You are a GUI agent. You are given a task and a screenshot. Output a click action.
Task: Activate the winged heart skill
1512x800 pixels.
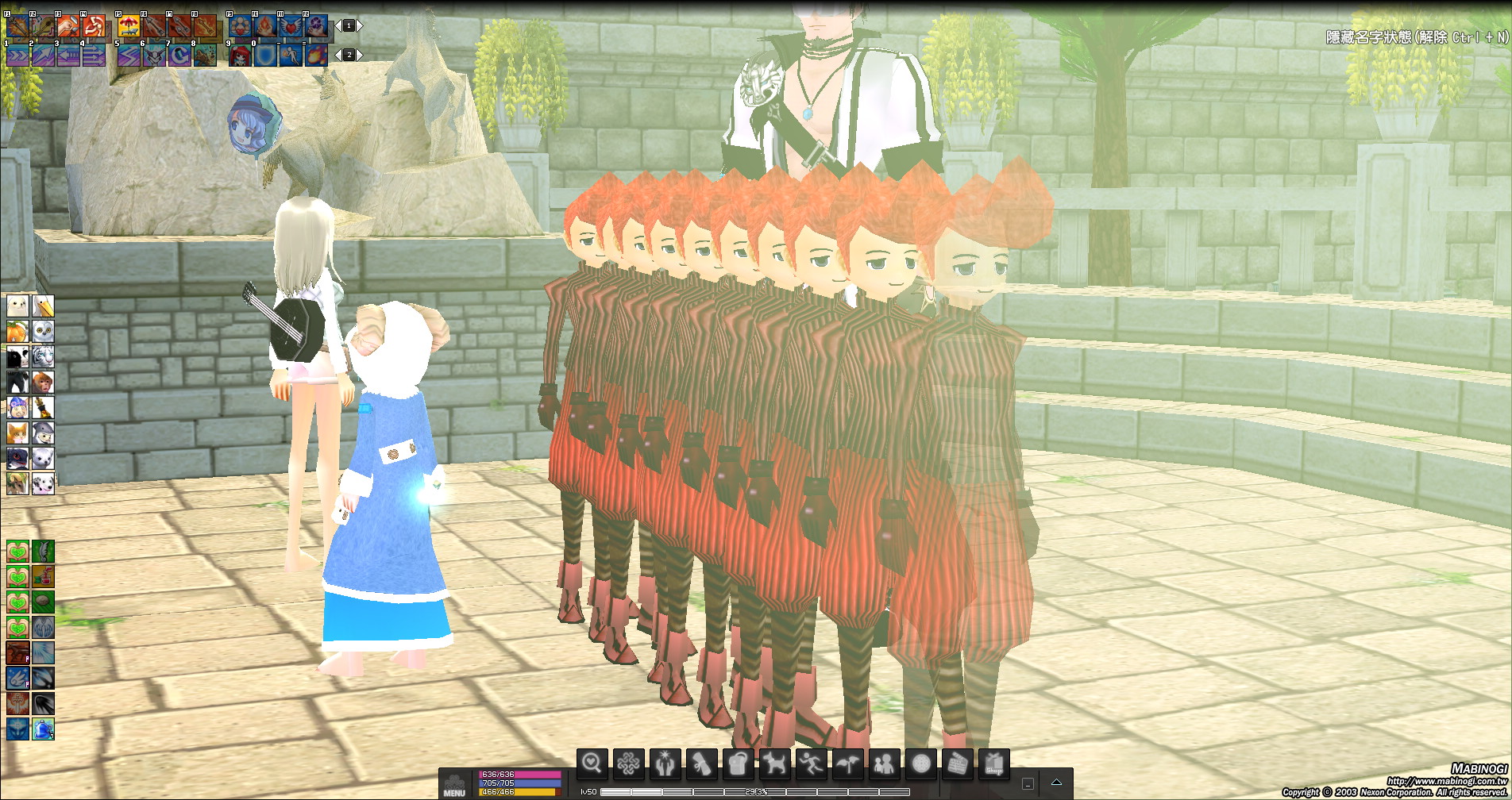click(291, 26)
